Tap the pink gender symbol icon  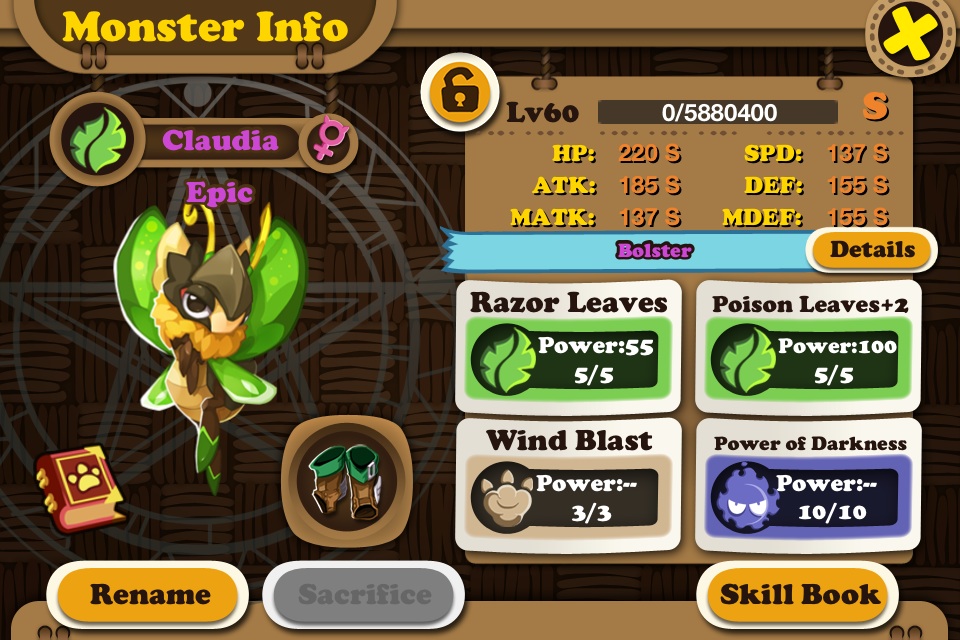coord(326,141)
